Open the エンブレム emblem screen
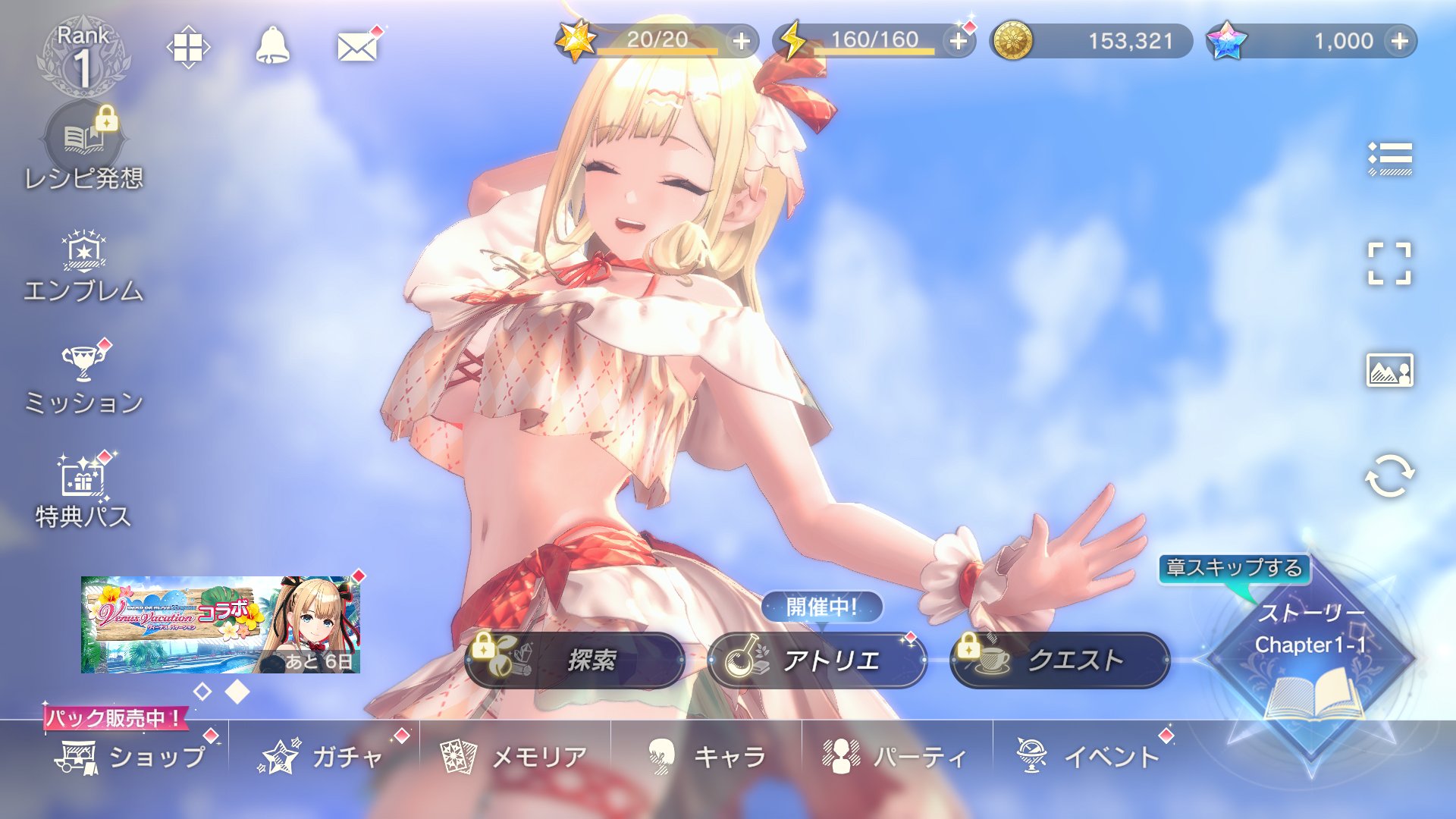This screenshot has width=1456, height=819. [83, 267]
